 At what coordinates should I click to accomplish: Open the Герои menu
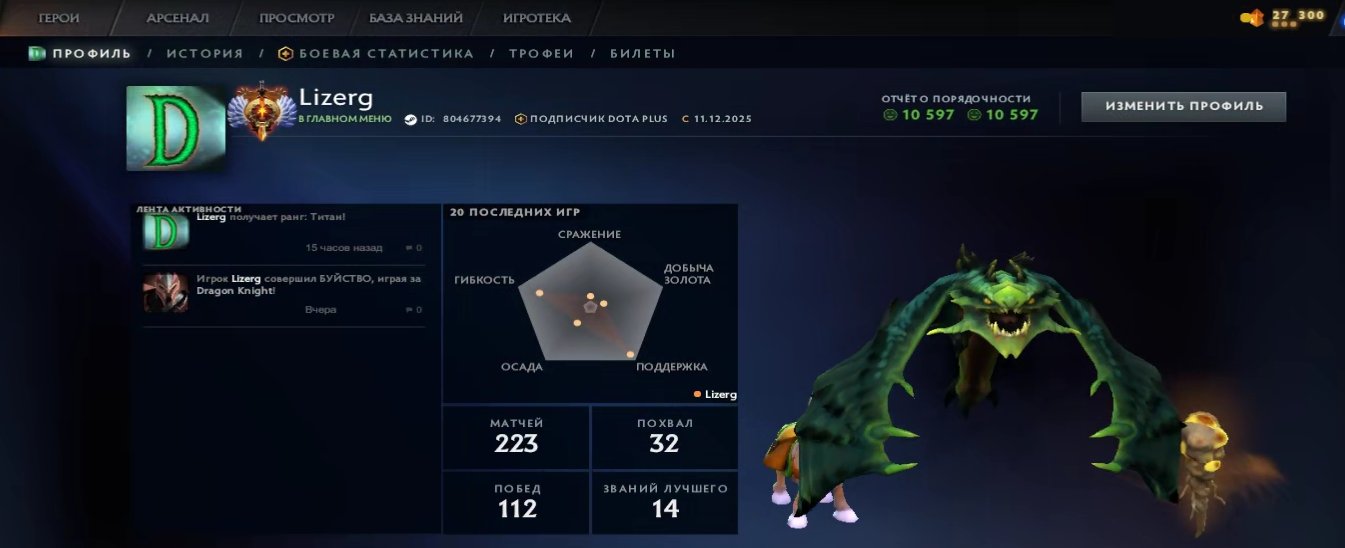pyautogui.click(x=59, y=18)
